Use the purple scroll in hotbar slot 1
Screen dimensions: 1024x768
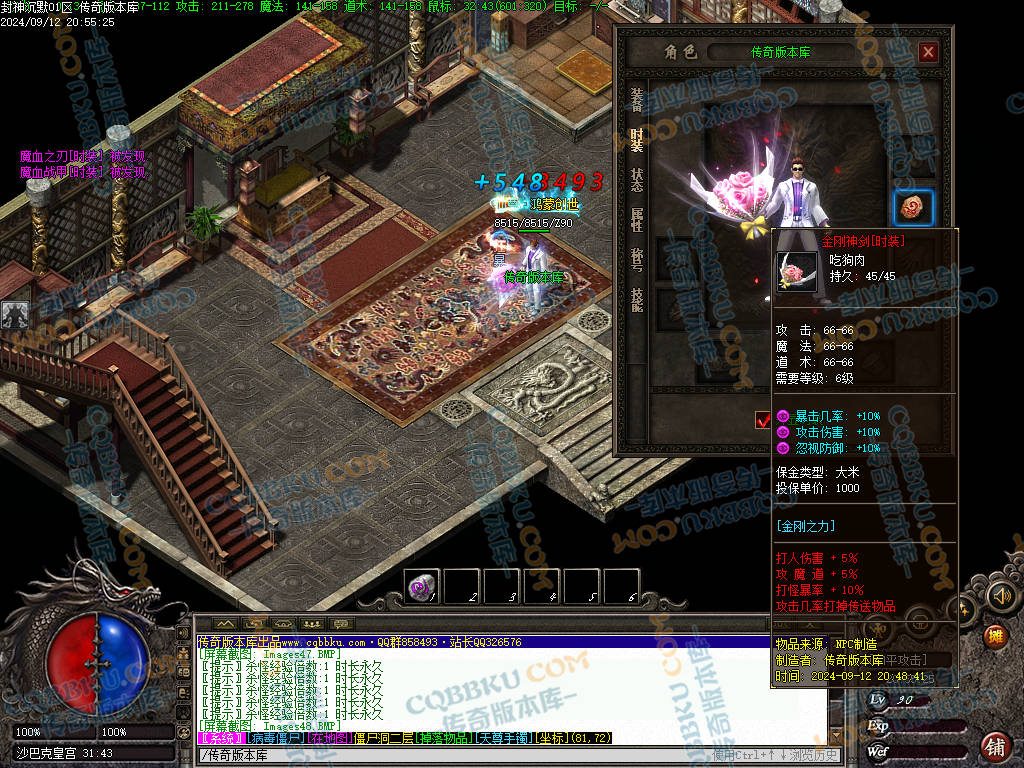click(422, 587)
